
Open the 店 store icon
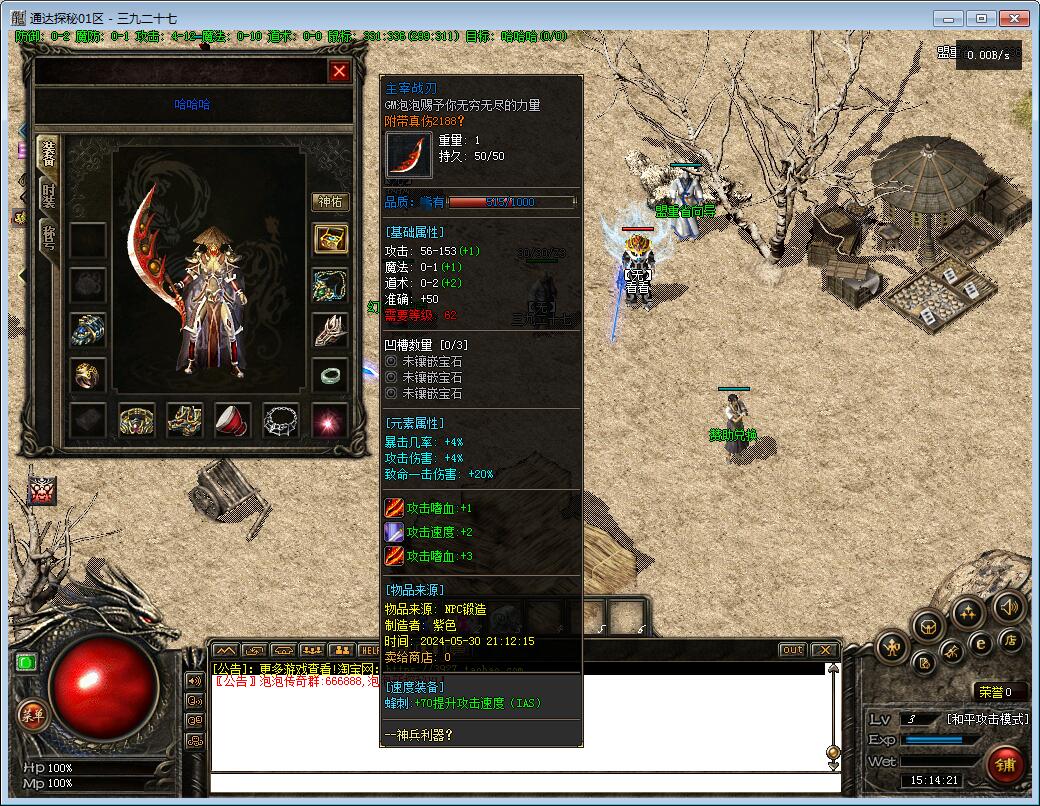1011,640
